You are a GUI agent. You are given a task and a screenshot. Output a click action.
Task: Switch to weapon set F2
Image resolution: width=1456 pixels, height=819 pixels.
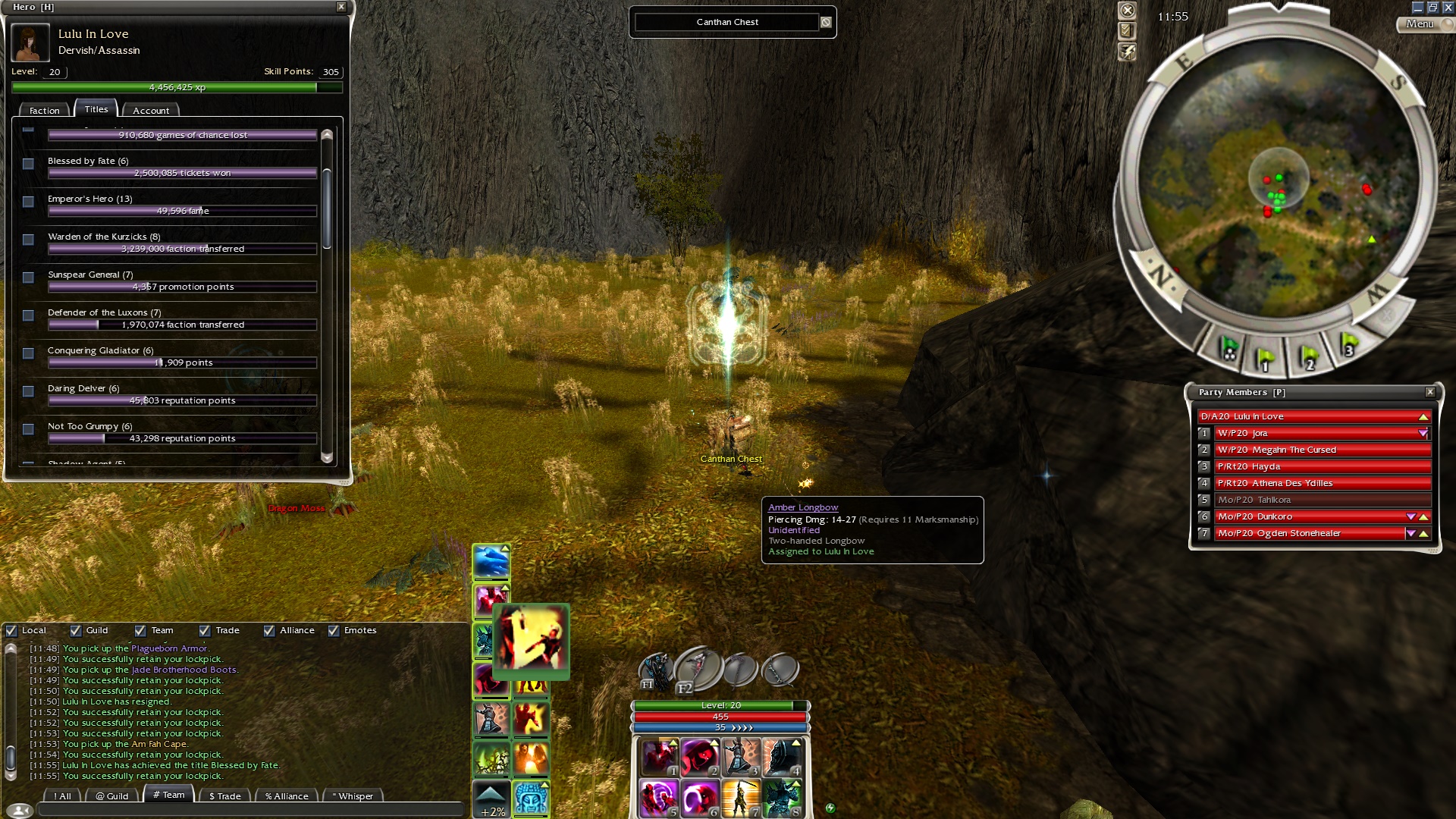pyautogui.click(x=698, y=669)
